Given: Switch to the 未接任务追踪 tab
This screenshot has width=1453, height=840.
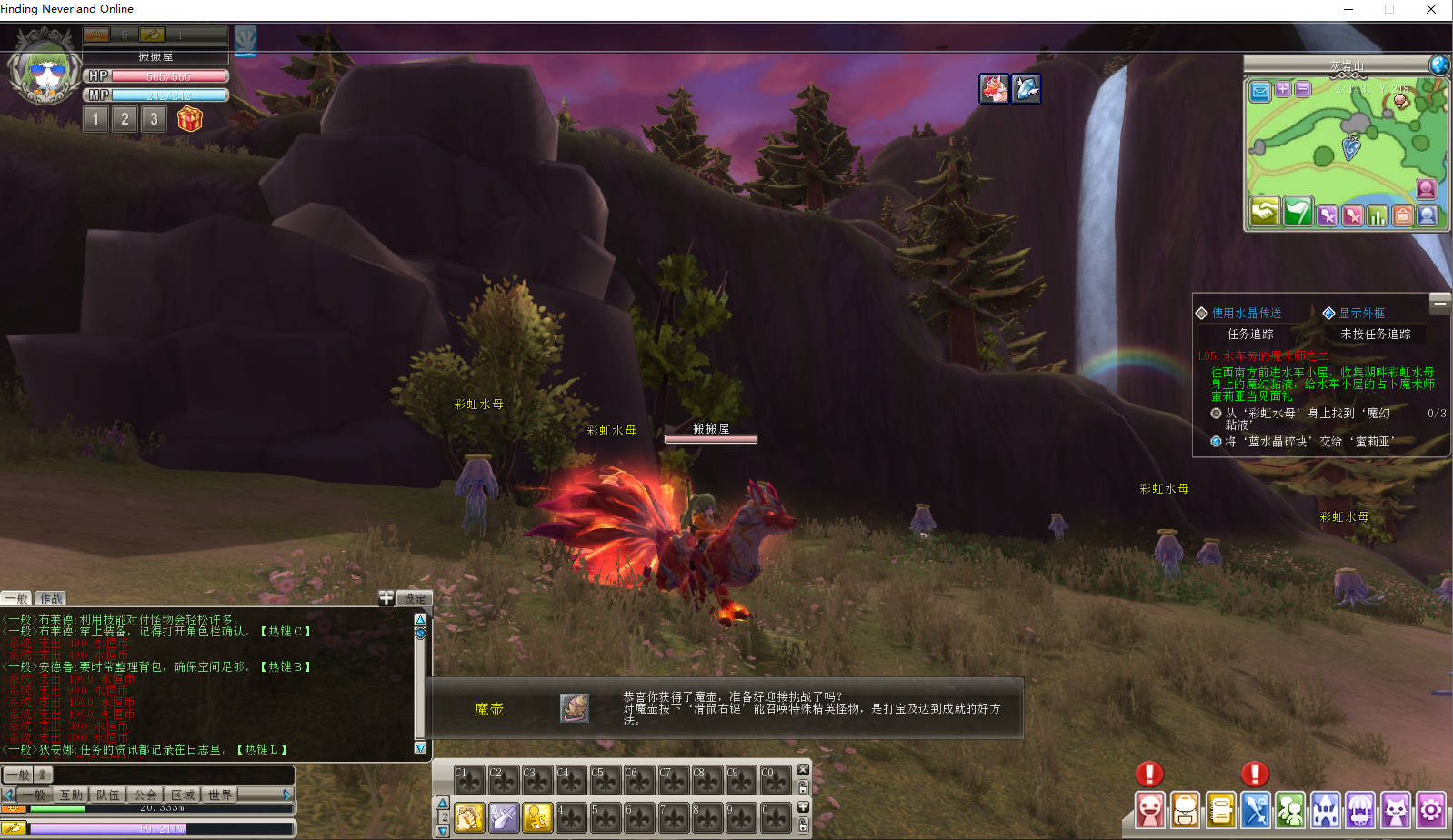Looking at the screenshot, I should point(1375,334).
